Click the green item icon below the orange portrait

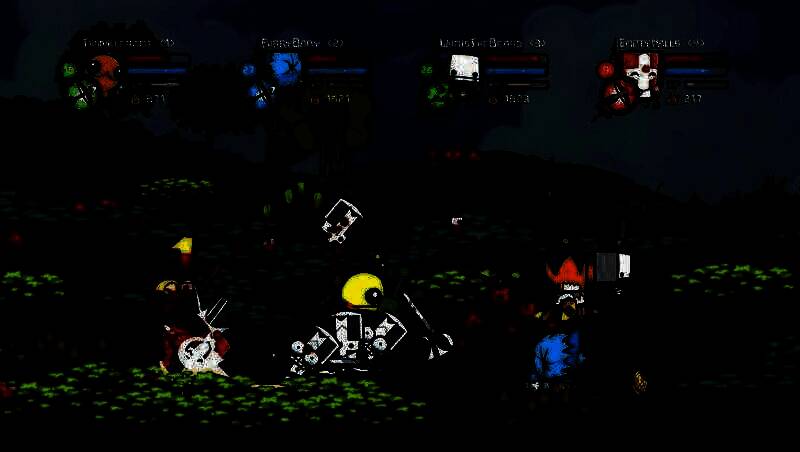[x=79, y=96]
